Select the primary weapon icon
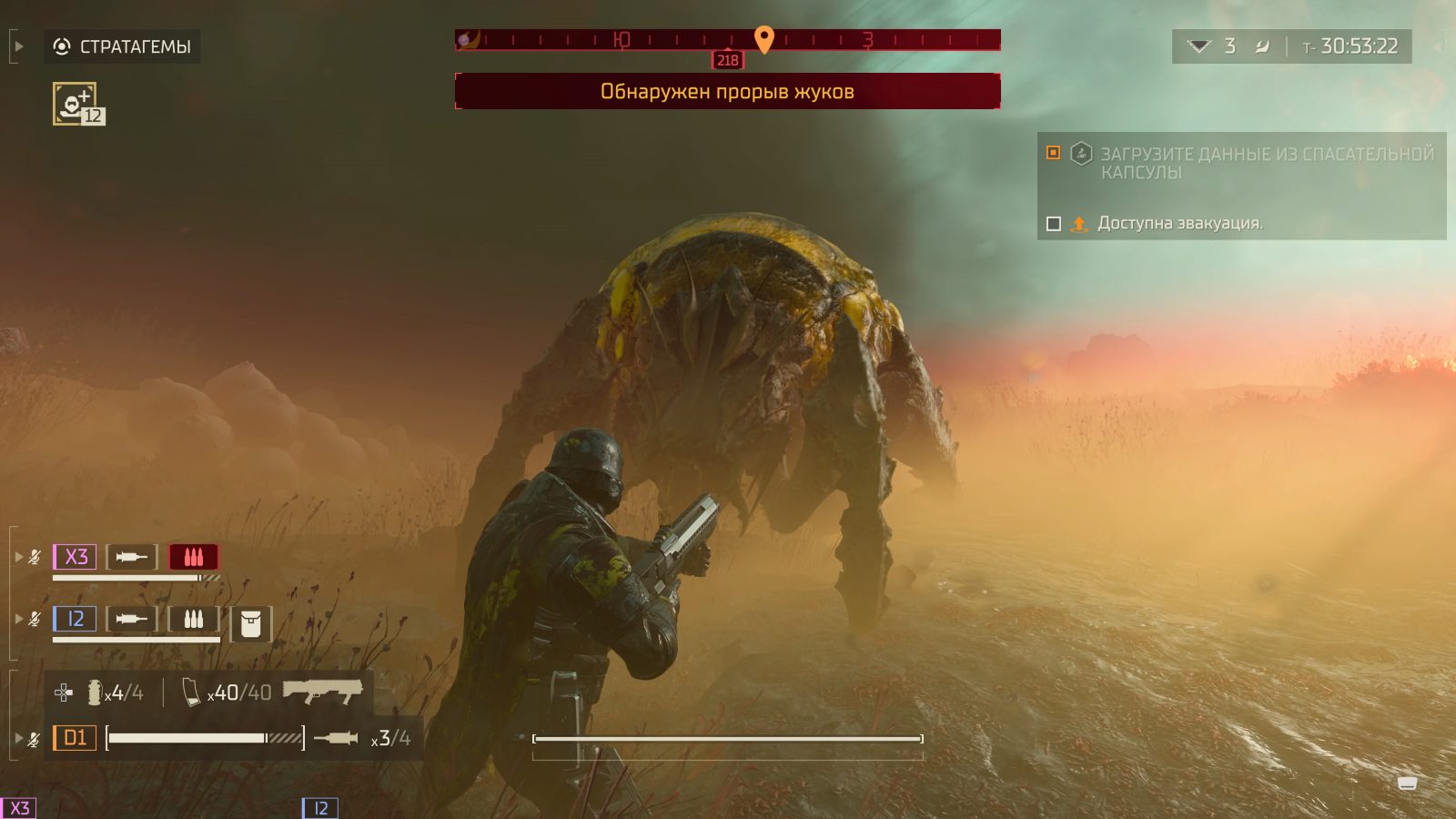Image resolution: width=1456 pixels, height=819 pixels. coord(322,691)
